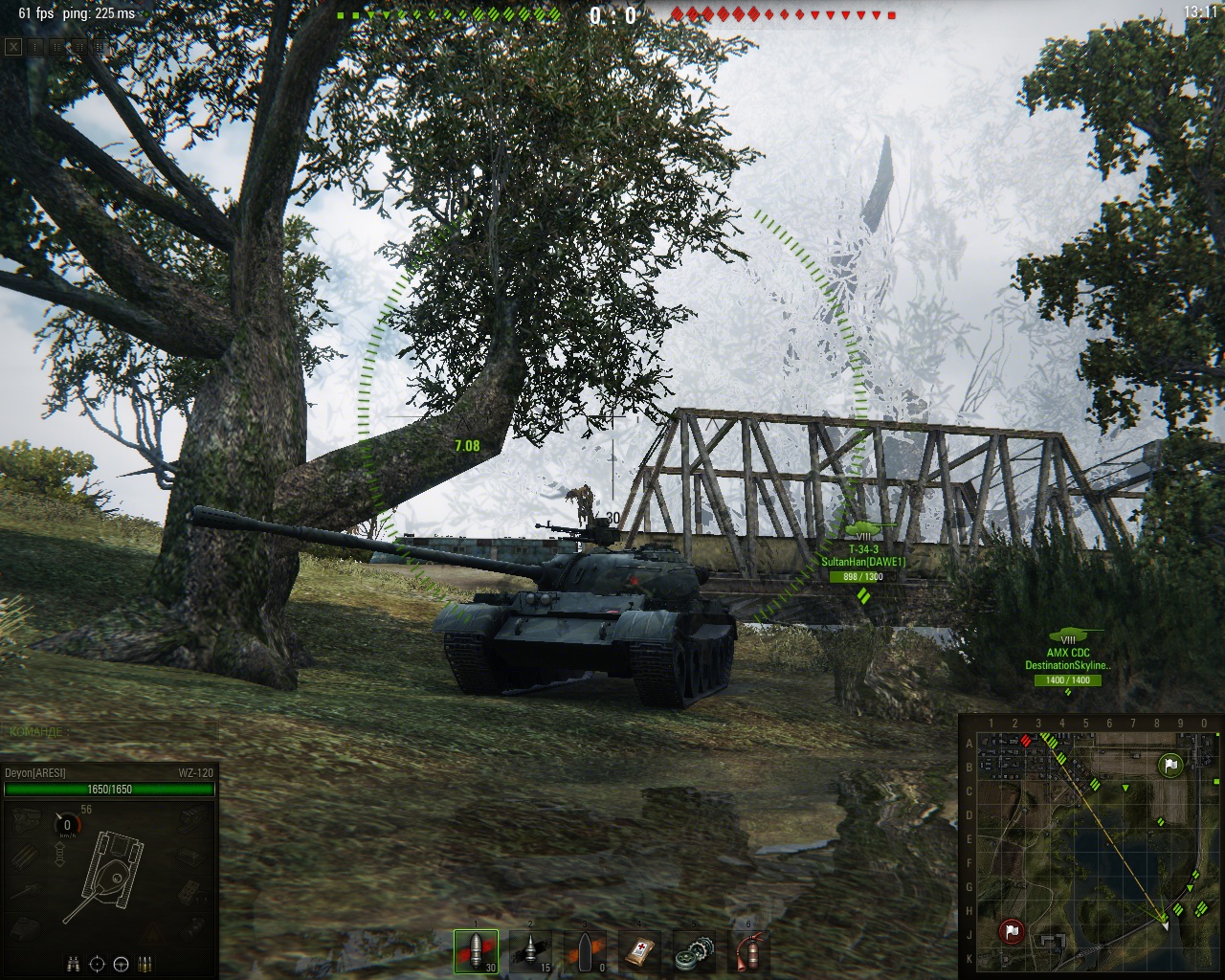Use the first aid kit consumable
Viewport: 1225px width, 980px height.
[x=638, y=950]
